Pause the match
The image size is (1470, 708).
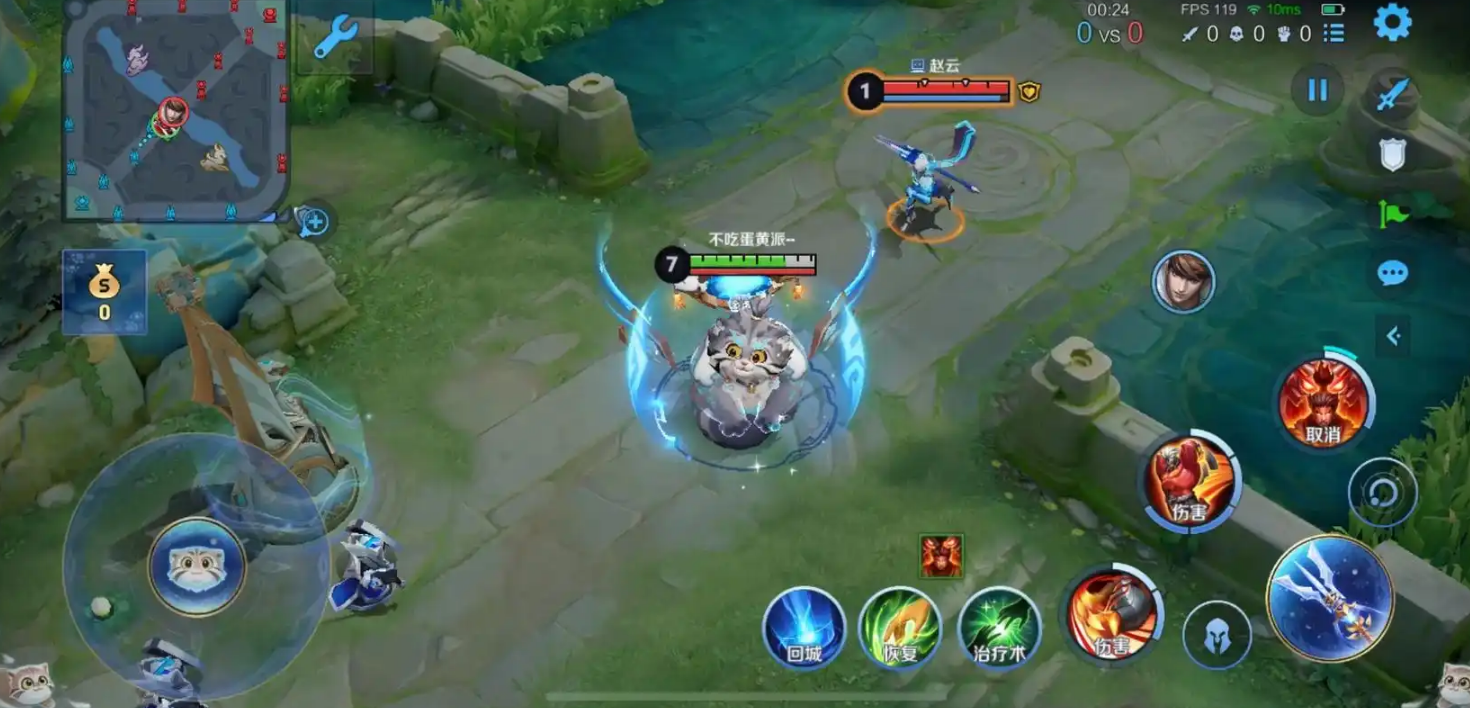1317,90
